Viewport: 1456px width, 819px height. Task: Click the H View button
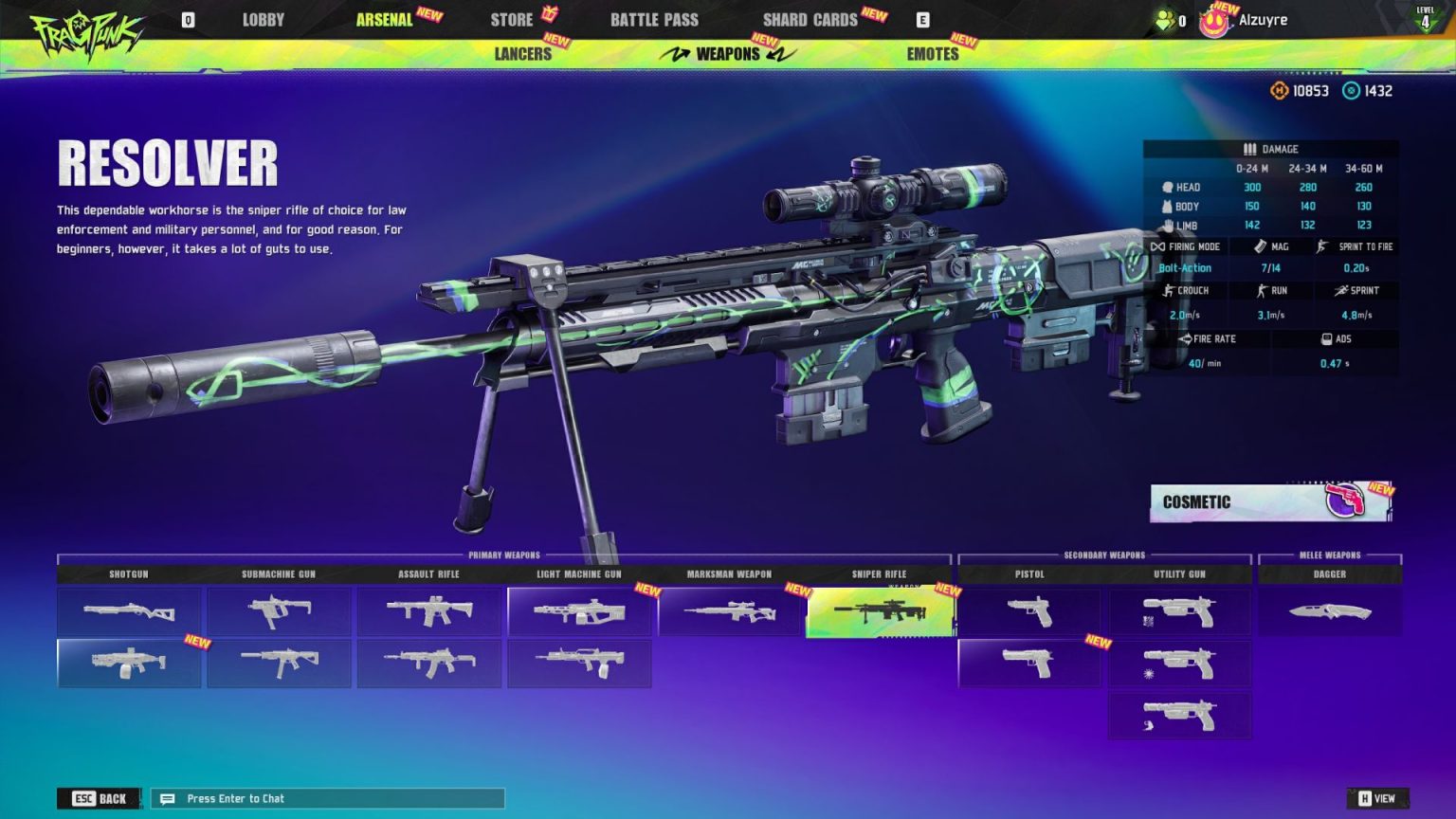coord(1376,798)
